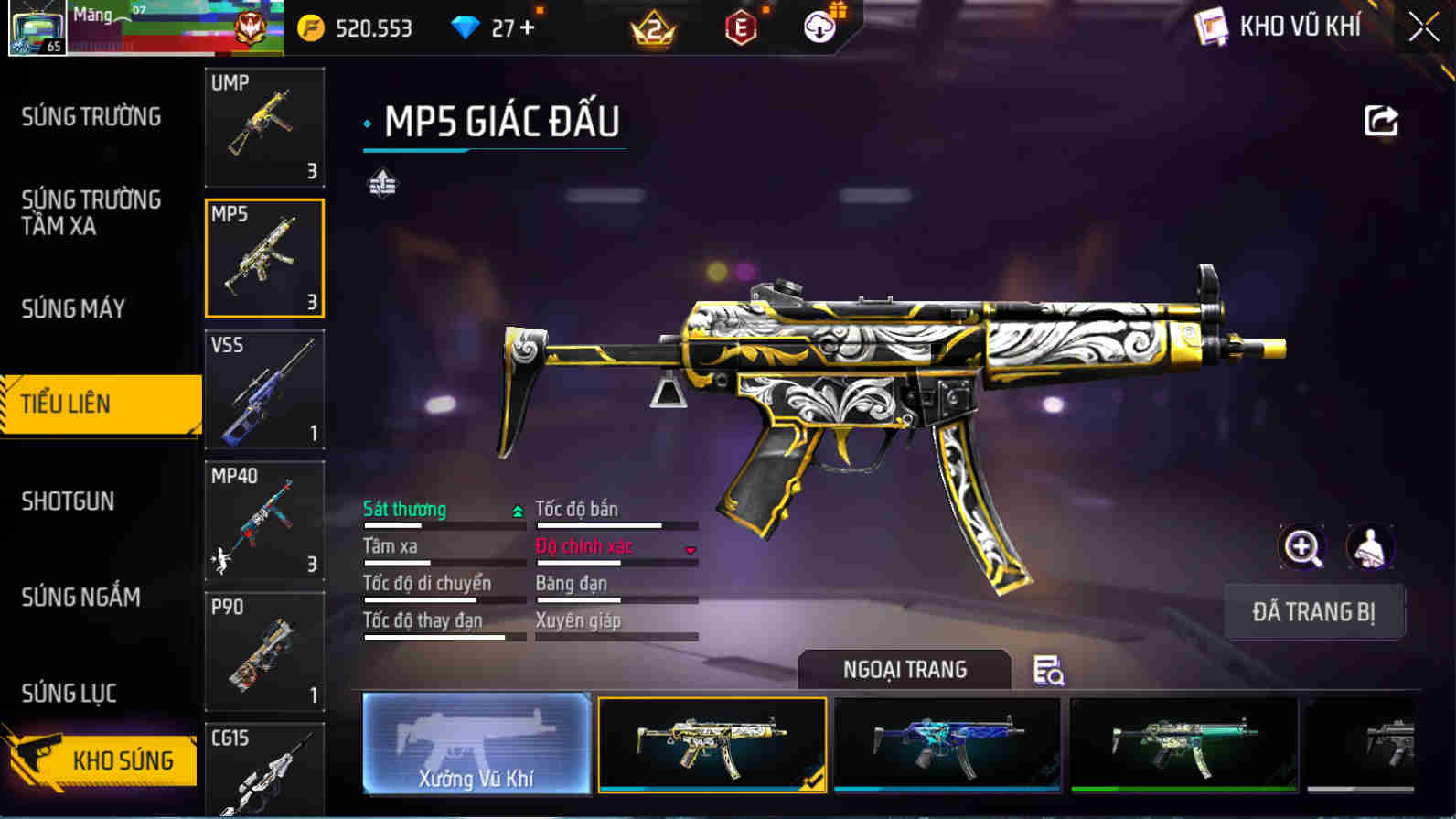Select the blue MP5 skin thumbnail
1456x819 pixels.
tap(947, 744)
